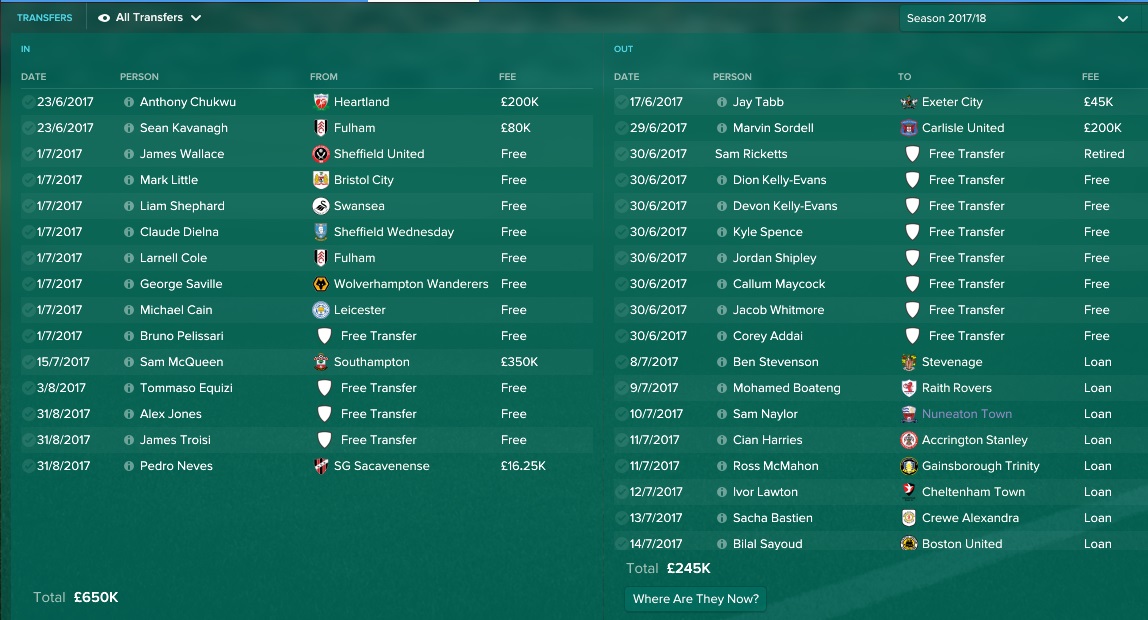
Task: Open Anthony Chukwu's player profile
Action: [187, 102]
